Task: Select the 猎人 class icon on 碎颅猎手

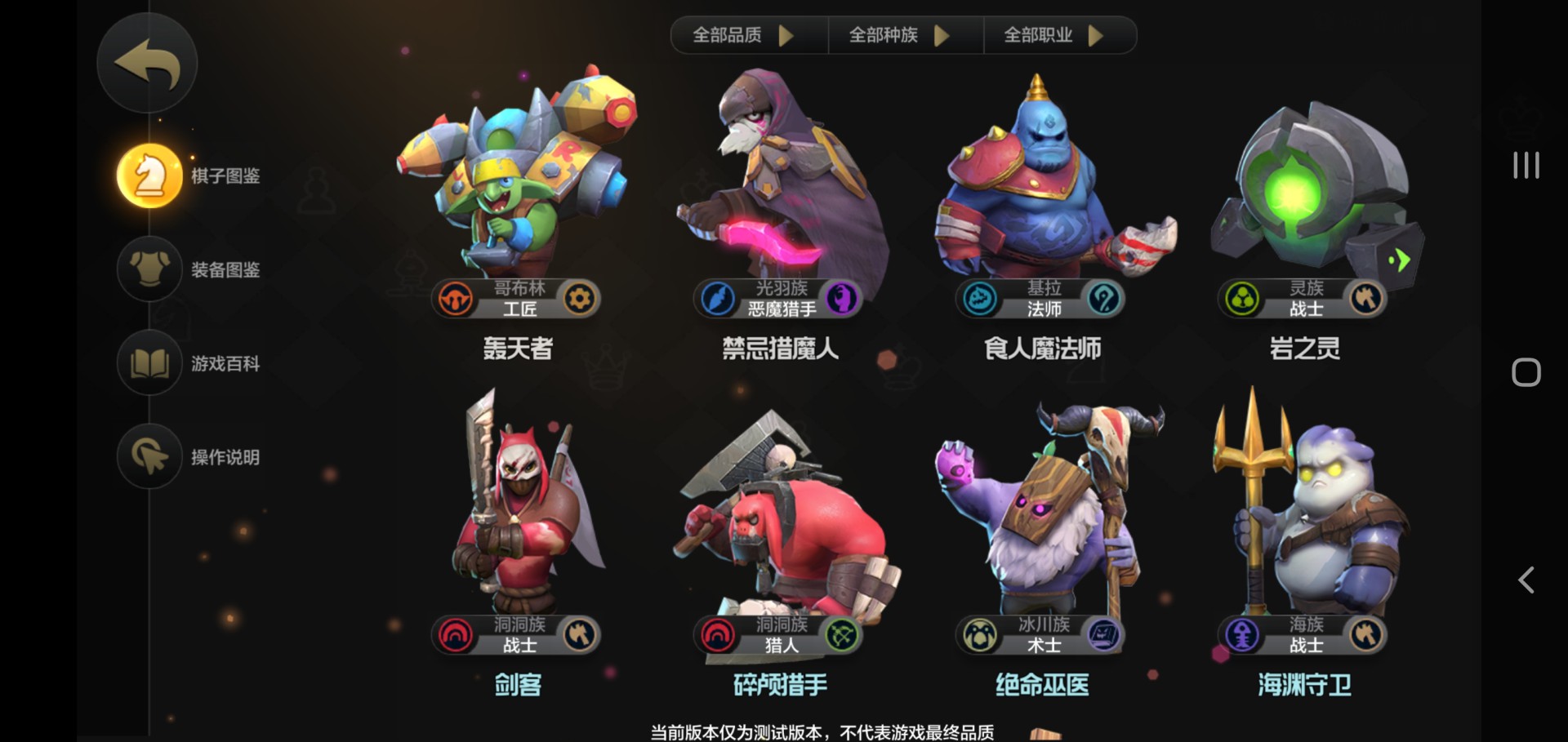Action: point(843,635)
